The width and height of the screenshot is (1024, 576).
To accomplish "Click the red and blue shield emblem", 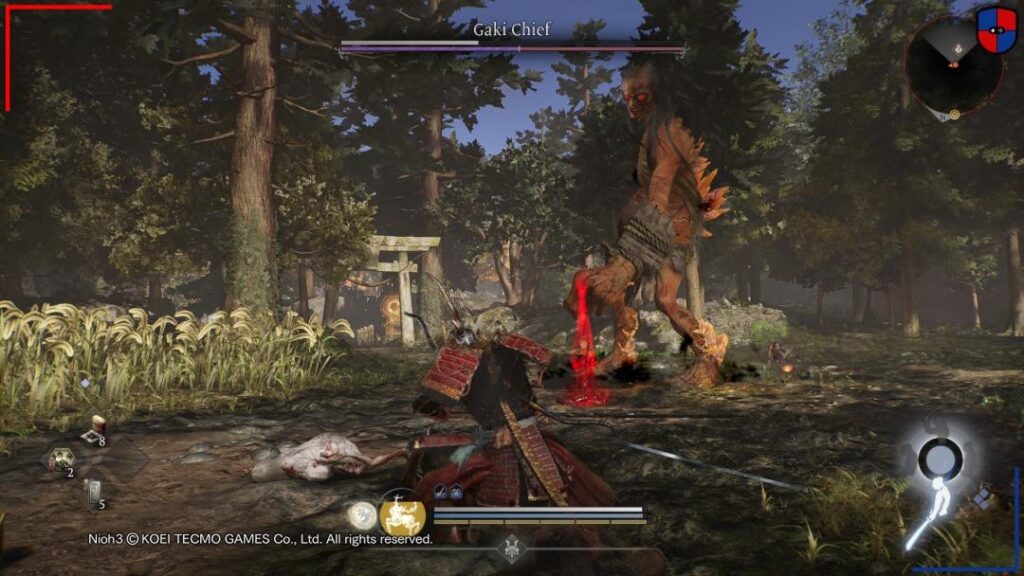I will click(996, 31).
